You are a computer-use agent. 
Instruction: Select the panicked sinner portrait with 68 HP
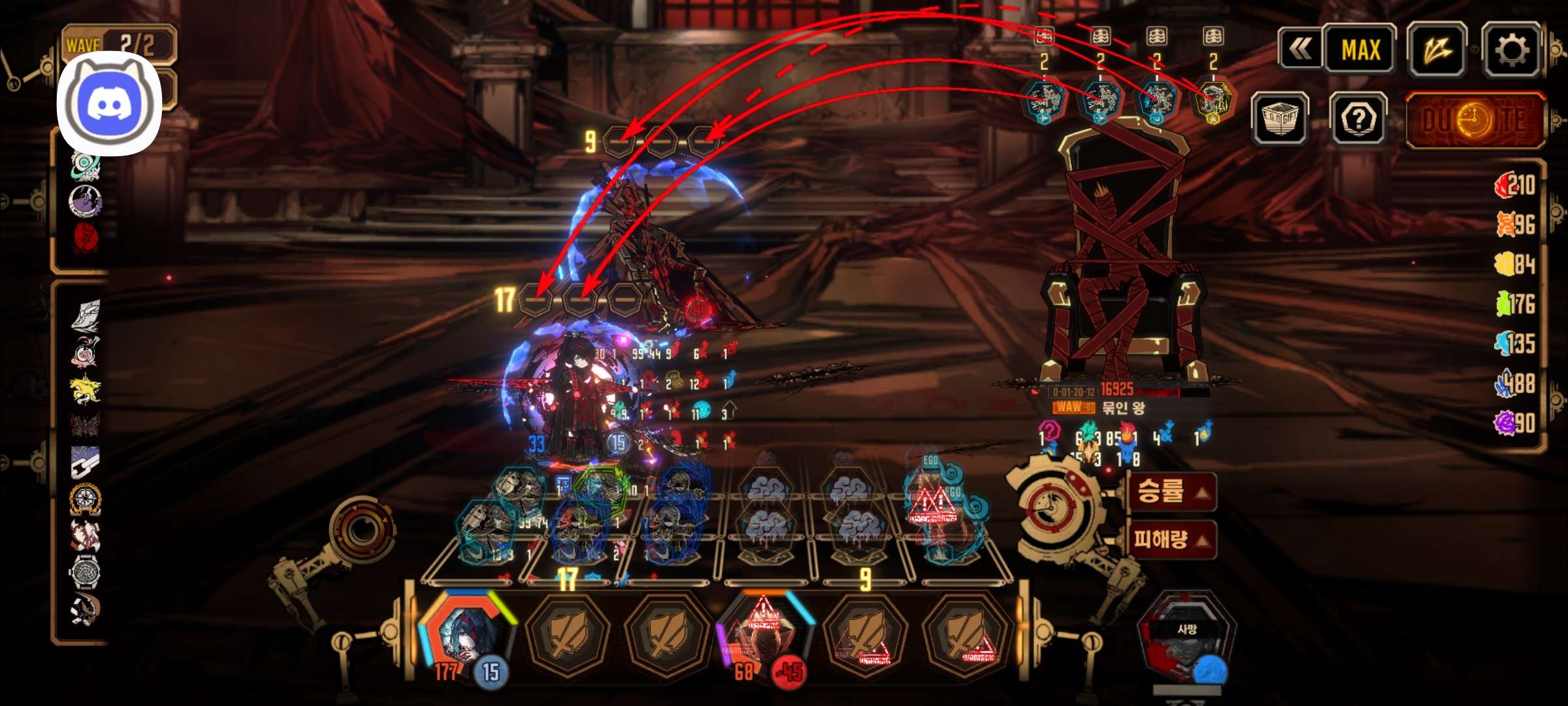click(763, 633)
